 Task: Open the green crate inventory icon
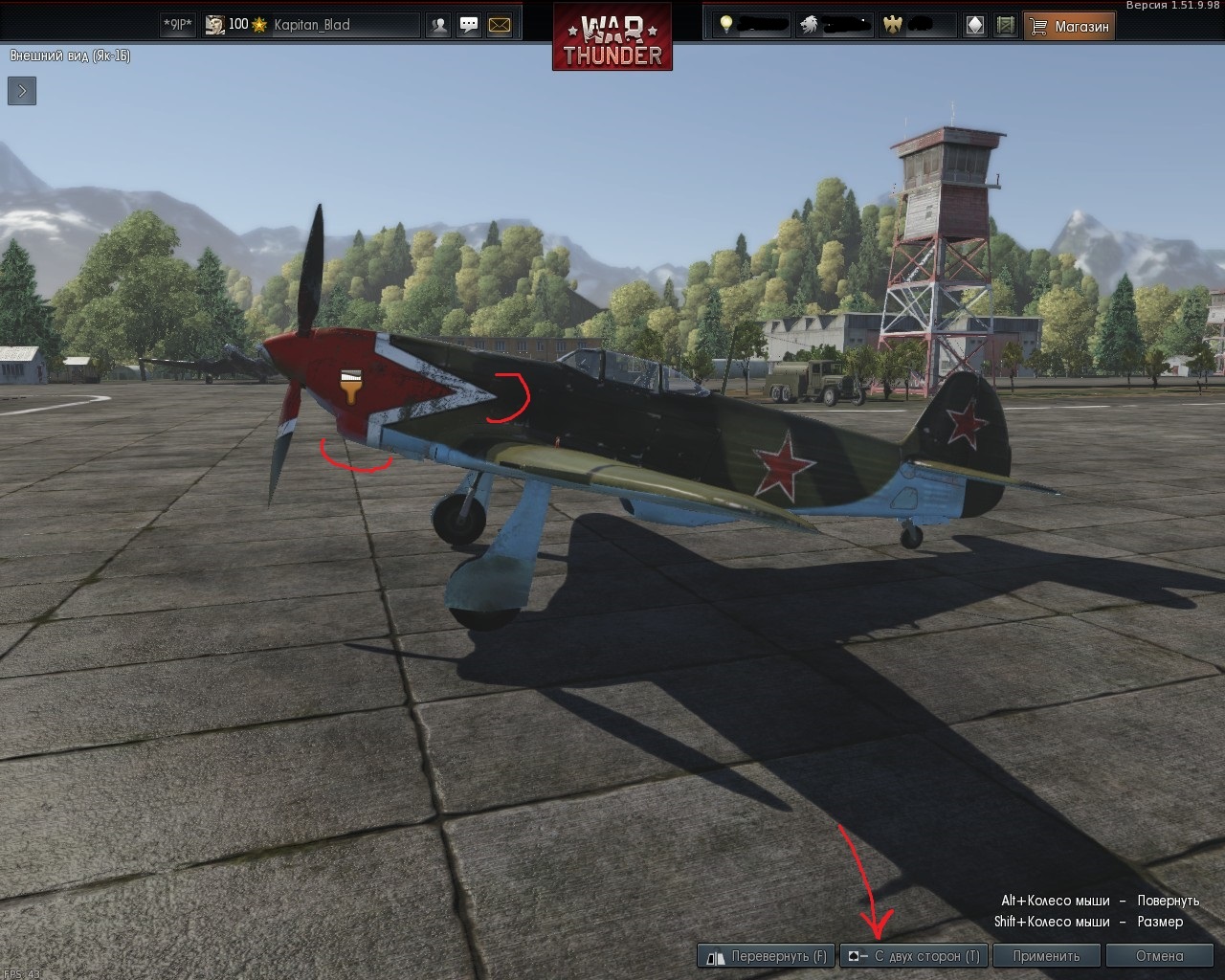point(1005,26)
